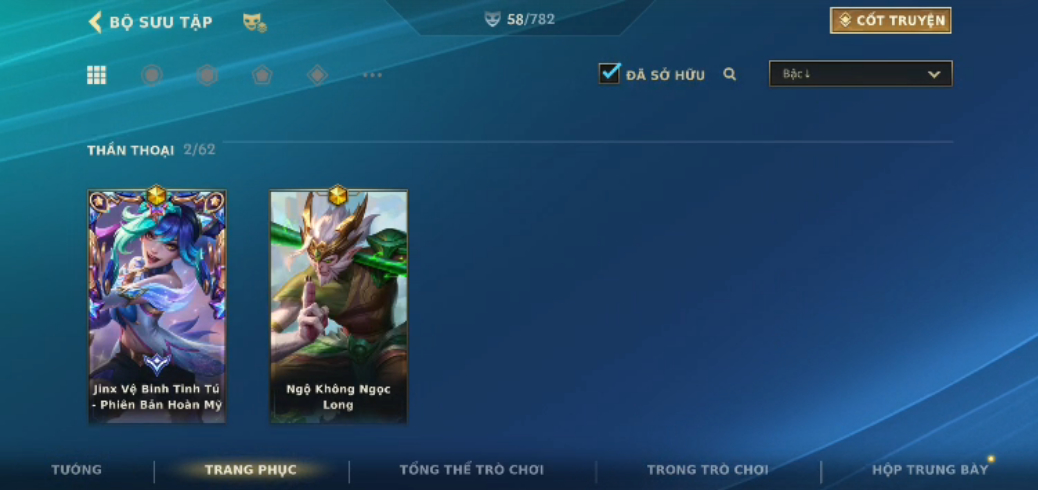The image size is (1038, 490).
Task: Select the Jinx Vệ Binh Tinh Tú skin
Action: coord(157,305)
